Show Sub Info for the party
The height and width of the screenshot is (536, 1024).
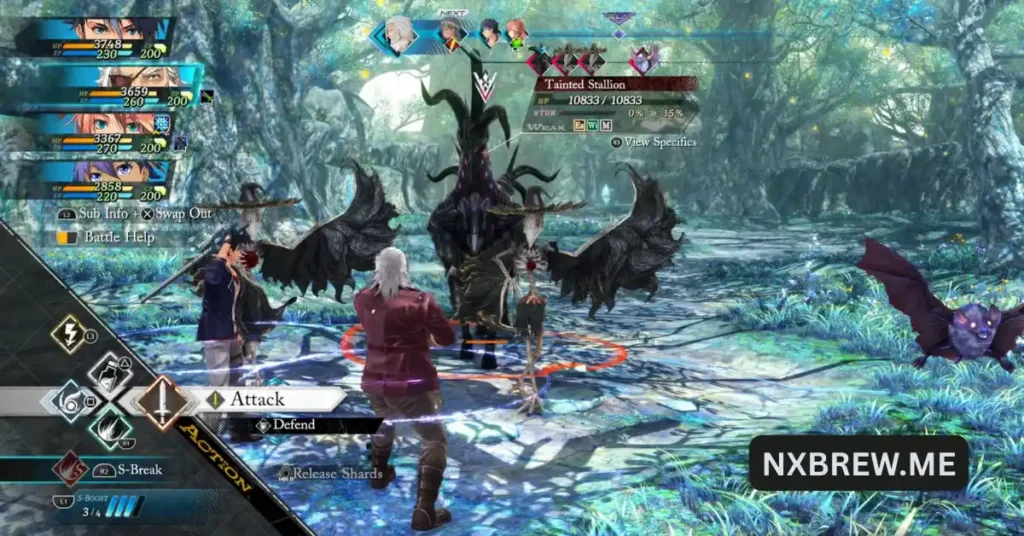tap(92, 214)
